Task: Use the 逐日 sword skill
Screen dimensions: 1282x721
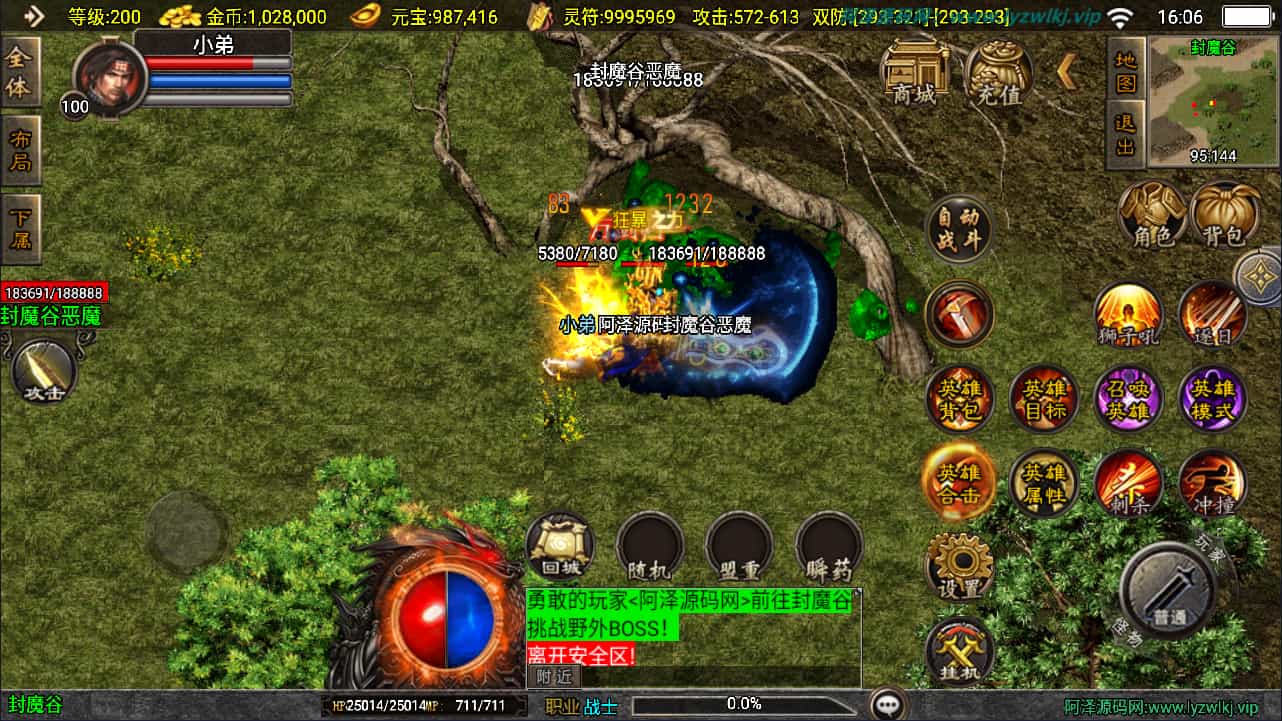Action: click(1212, 315)
